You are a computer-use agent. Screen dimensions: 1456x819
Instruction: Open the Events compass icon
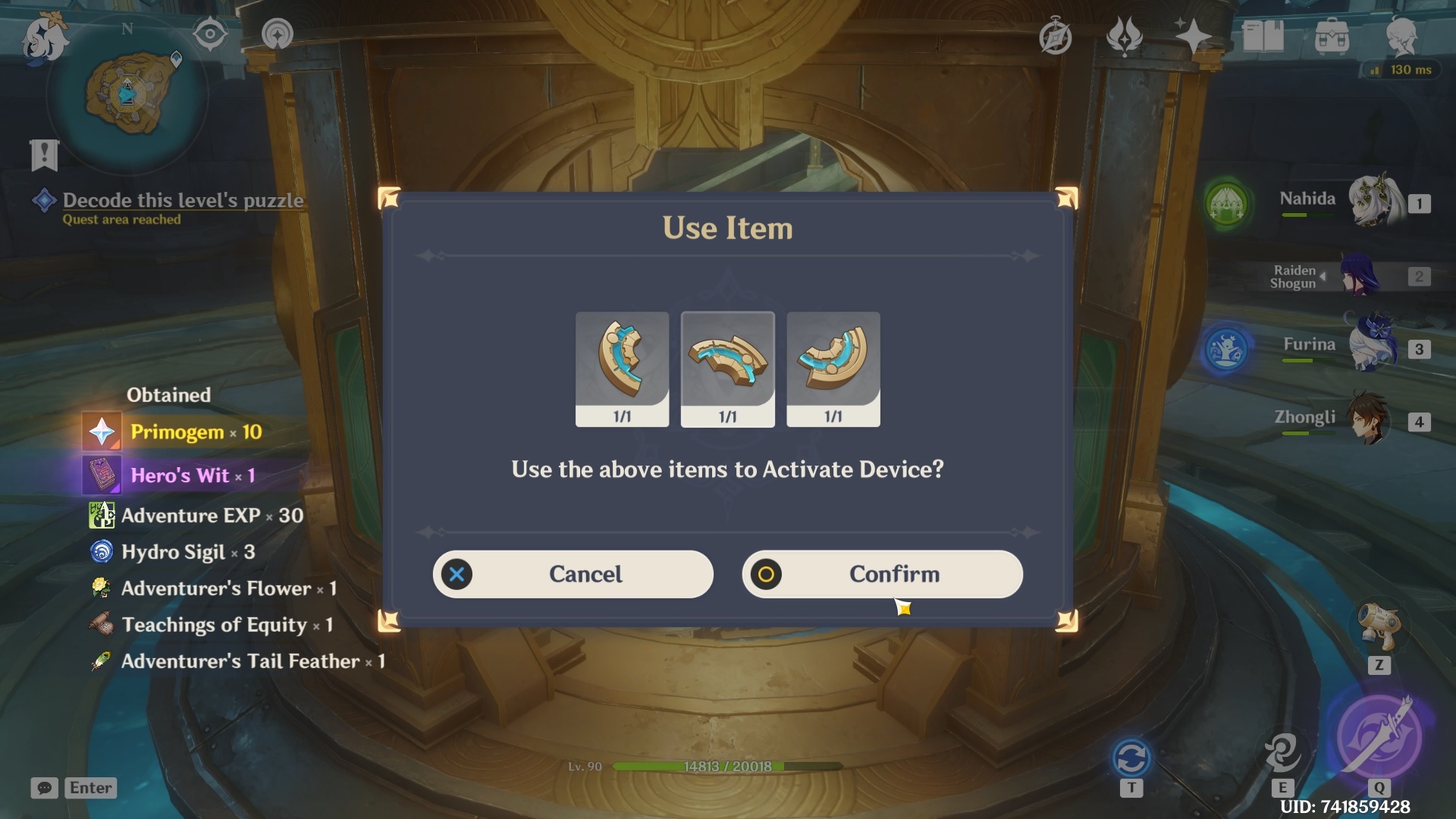[x=1055, y=36]
